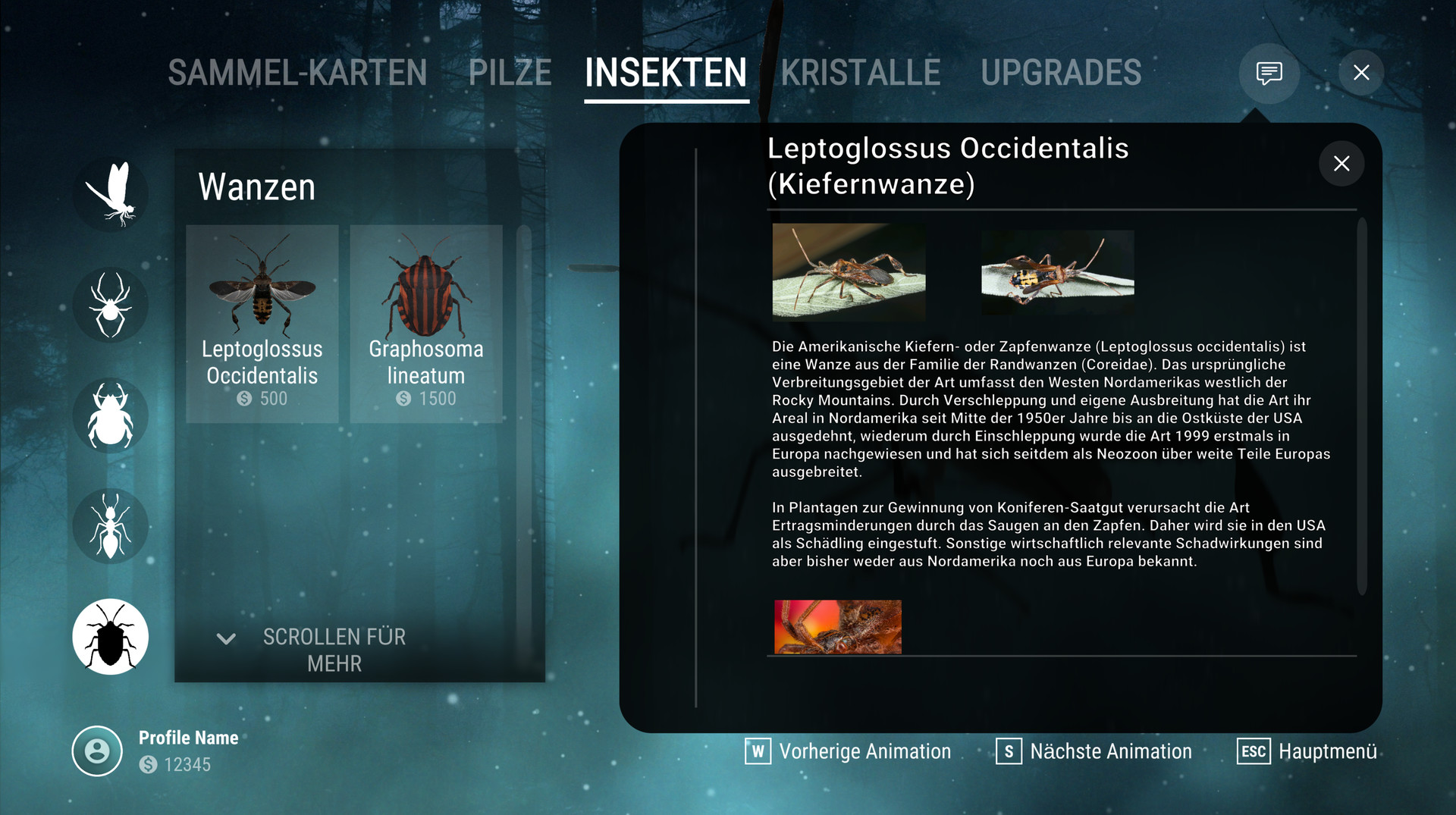The height and width of the screenshot is (815, 1456).
Task: Click the first Kiefernwanze photo thumbnail
Action: pos(848,273)
